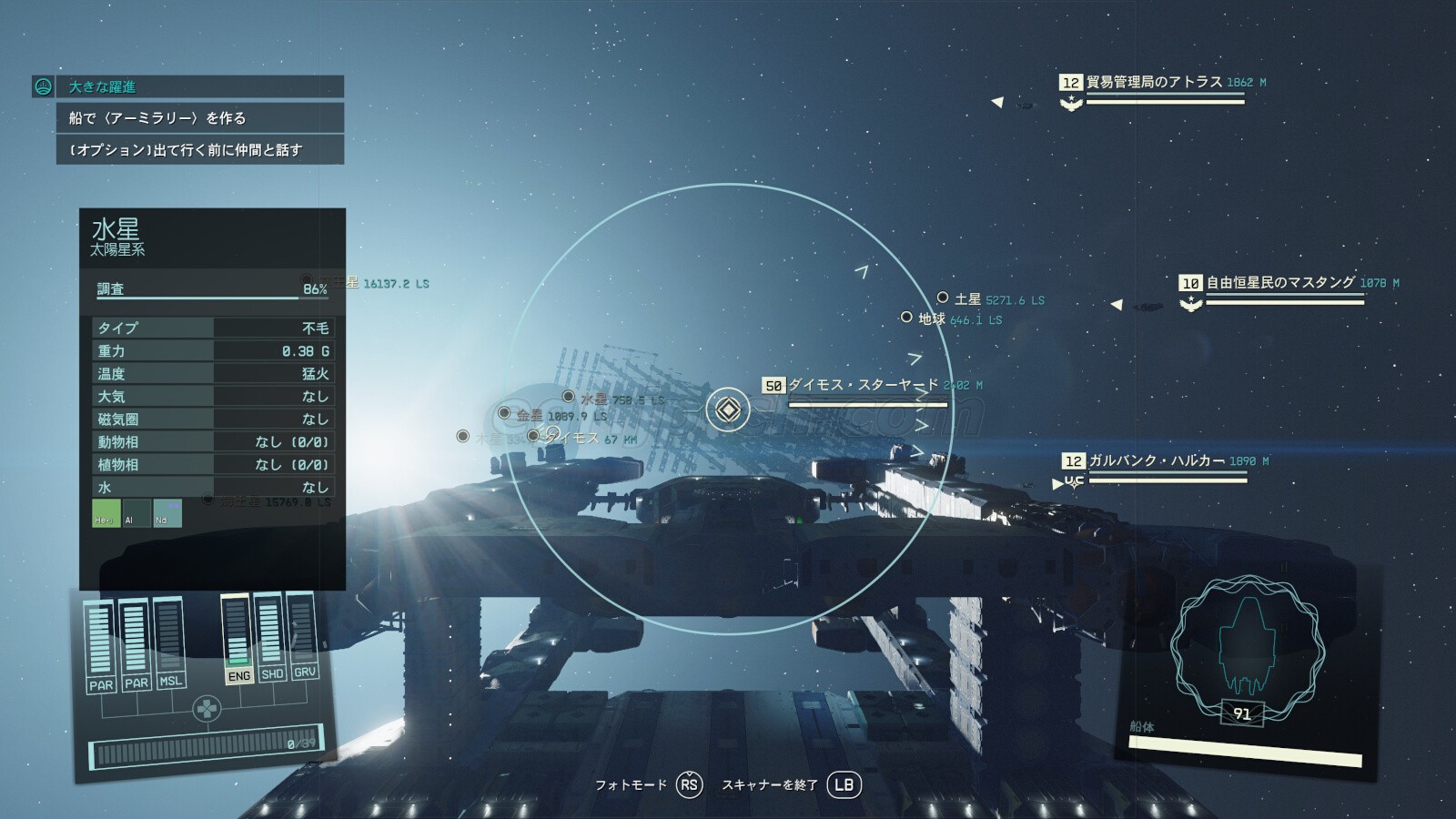Screen dimensions: 1456x819
Task: Choose the ENG engine power column
Action: pos(238,639)
